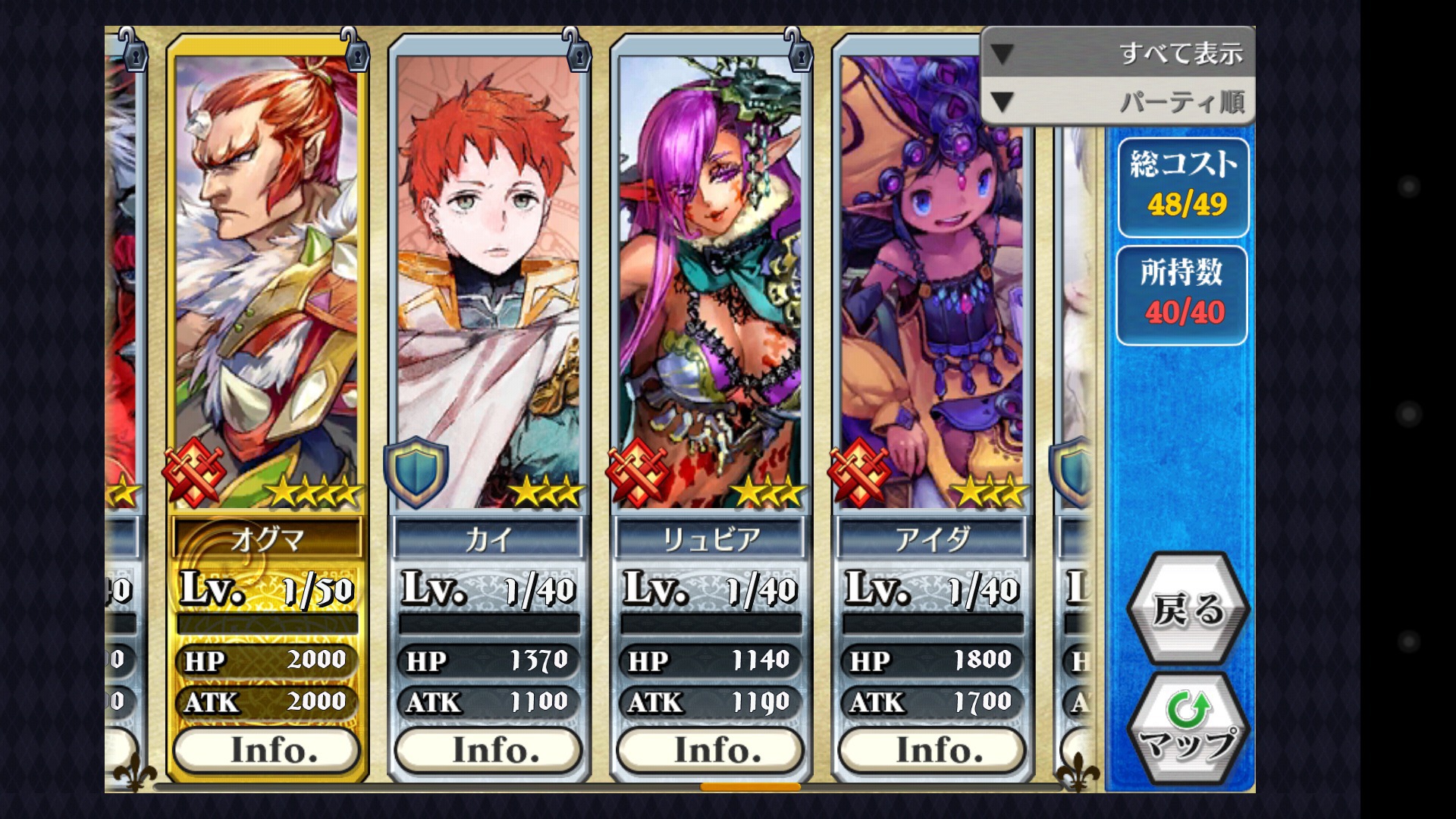Screen dimensions: 1456x819
Task: Toggle the lock icon on リュビア's card
Action: 799,52
